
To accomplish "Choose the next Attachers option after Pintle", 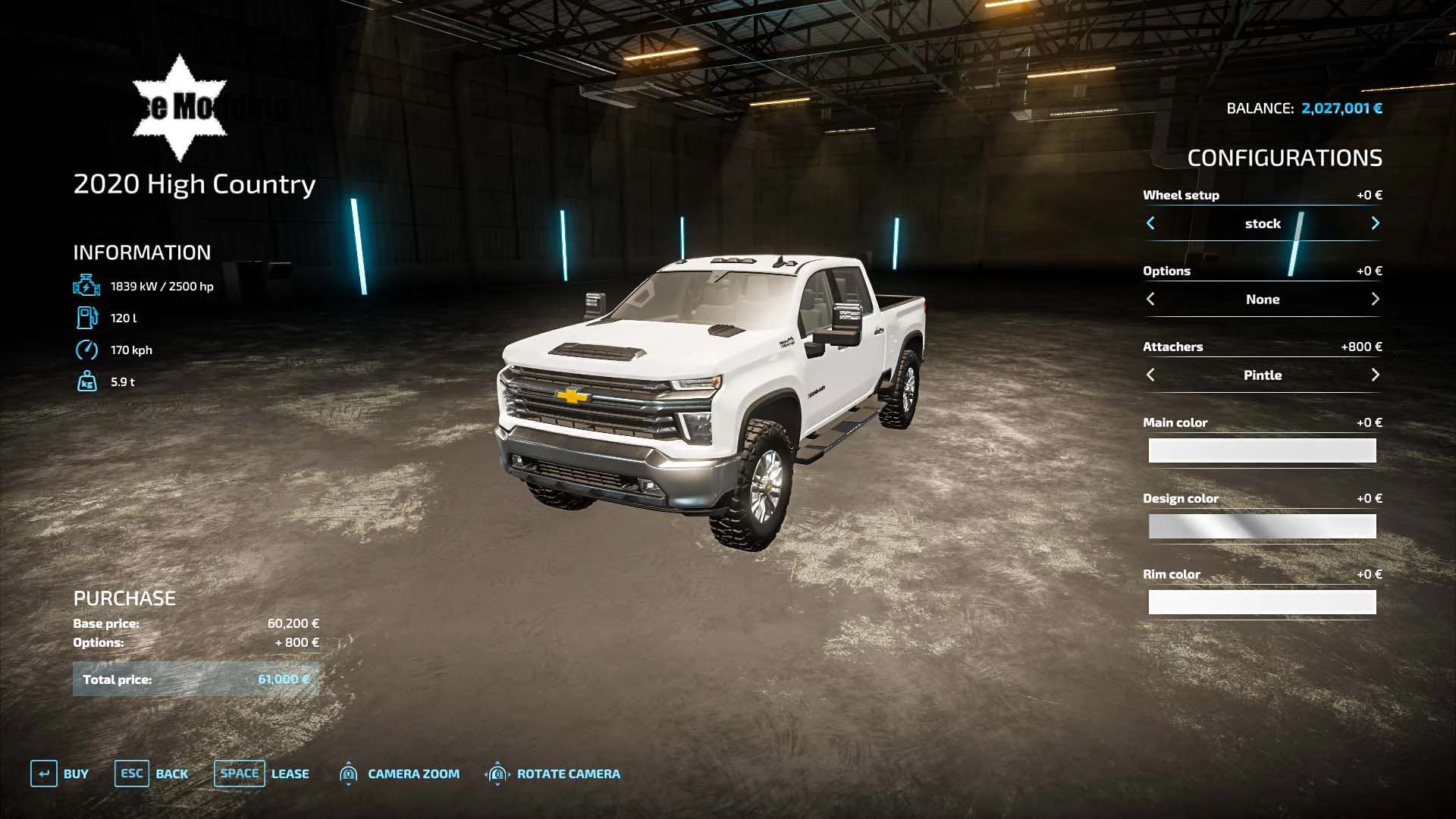I will point(1375,375).
